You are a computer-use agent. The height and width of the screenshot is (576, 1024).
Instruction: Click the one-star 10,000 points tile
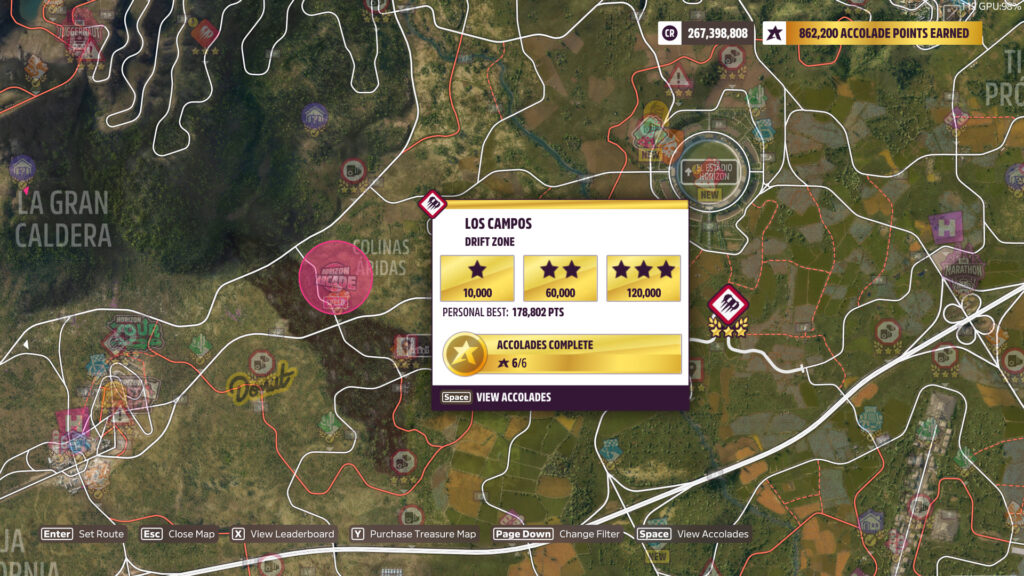click(x=477, y=279)
